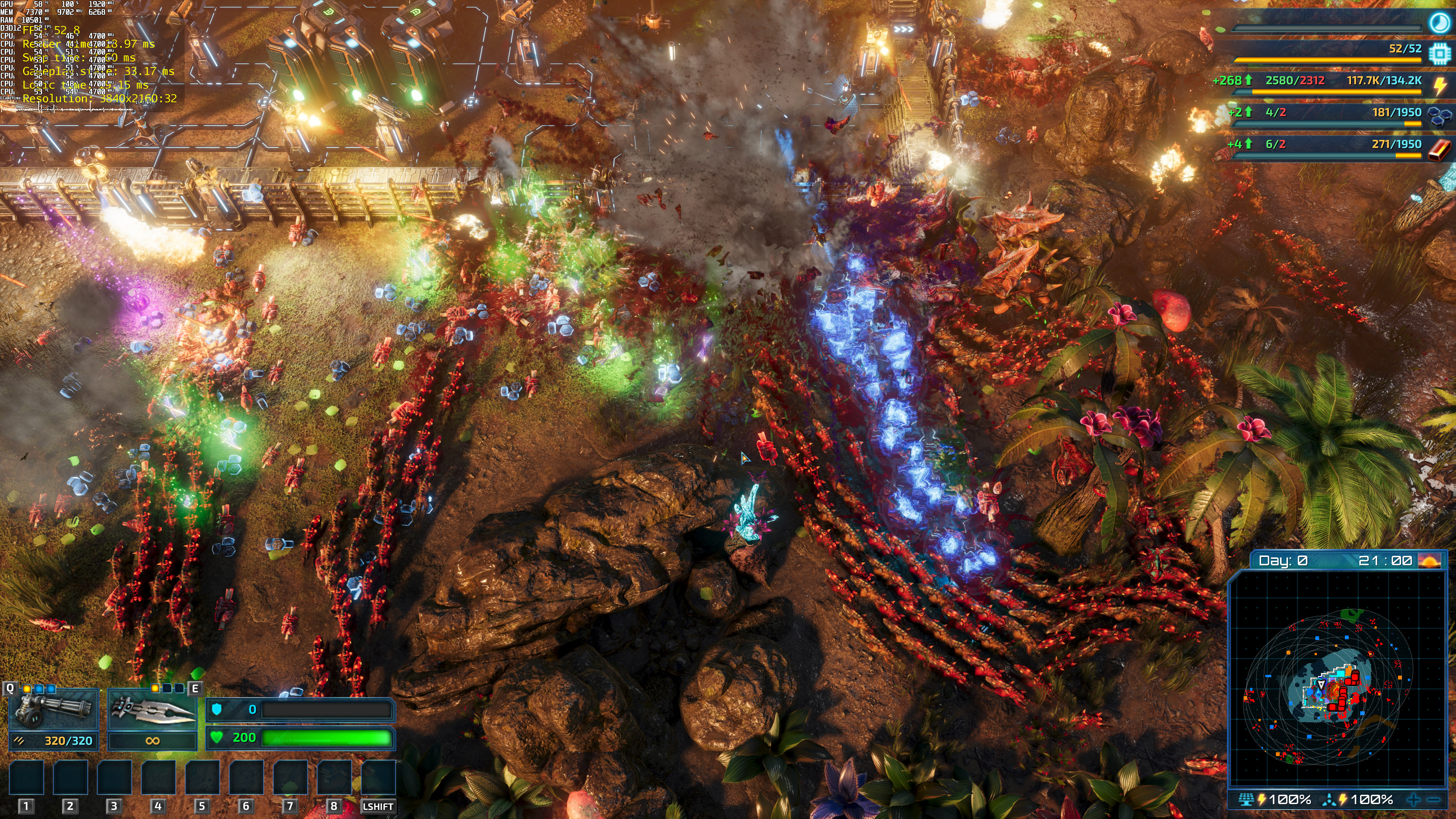Select the minigun weapon slot
The width and height of the screenshot is (1456, 819).
tap(54, 709)
